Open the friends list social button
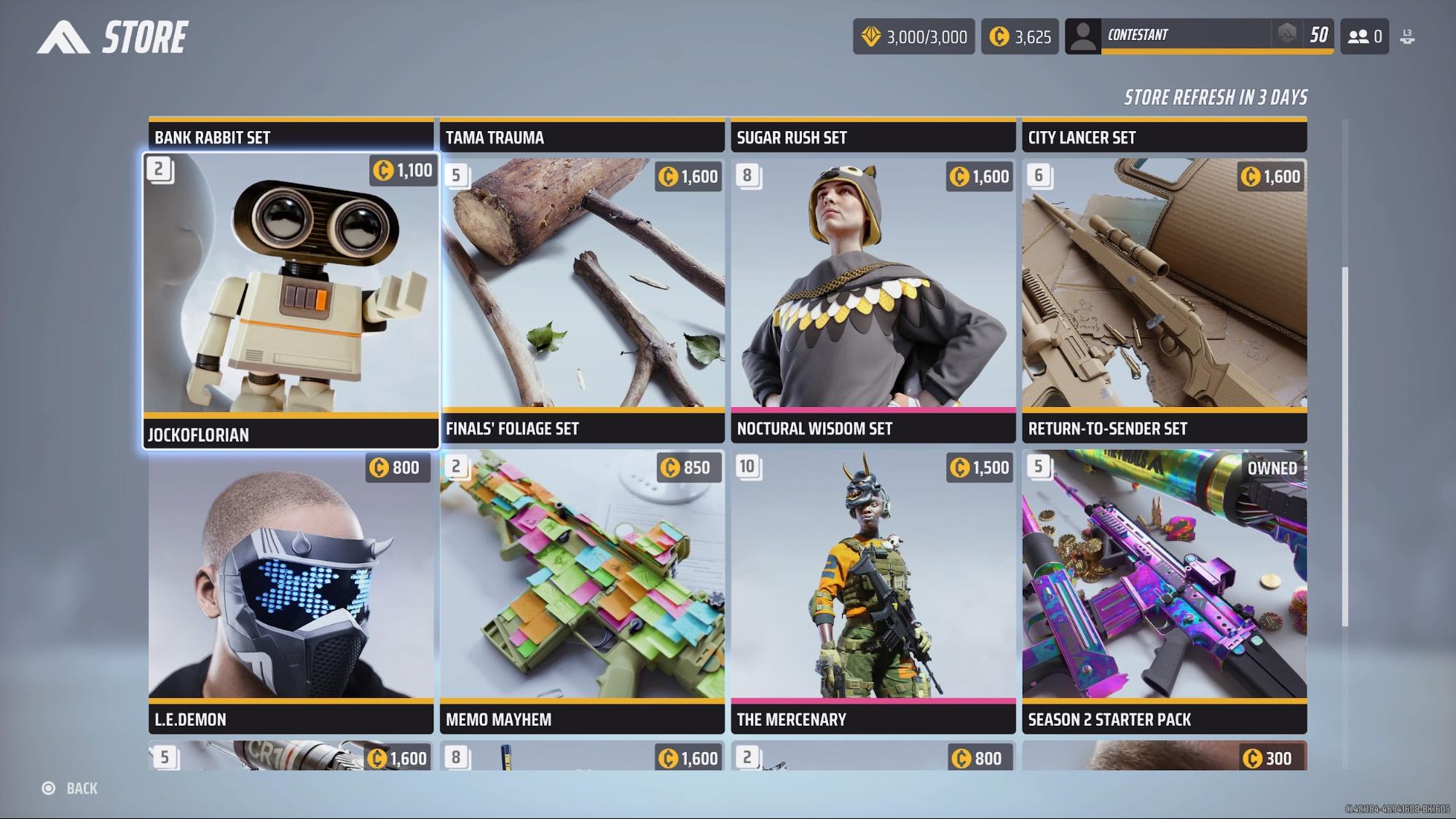1456x819 pixels. pos(1364,36)
